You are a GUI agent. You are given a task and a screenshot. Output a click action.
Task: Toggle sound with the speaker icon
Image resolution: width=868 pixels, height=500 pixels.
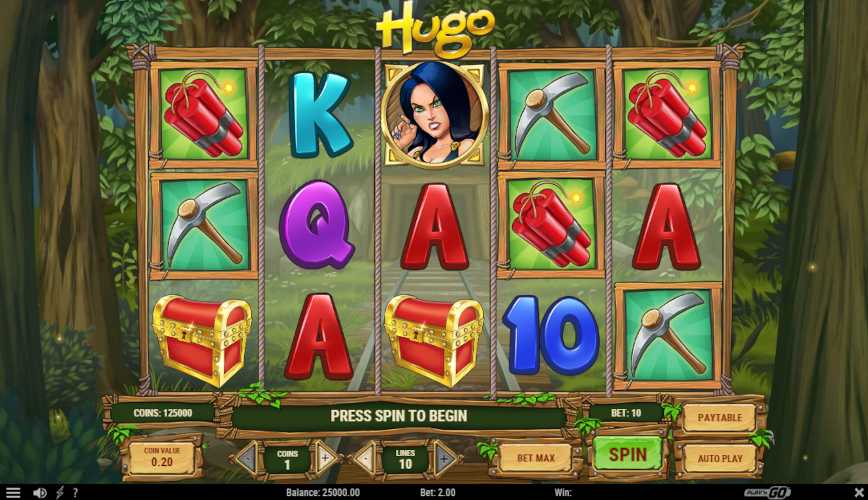coord(40,492)
